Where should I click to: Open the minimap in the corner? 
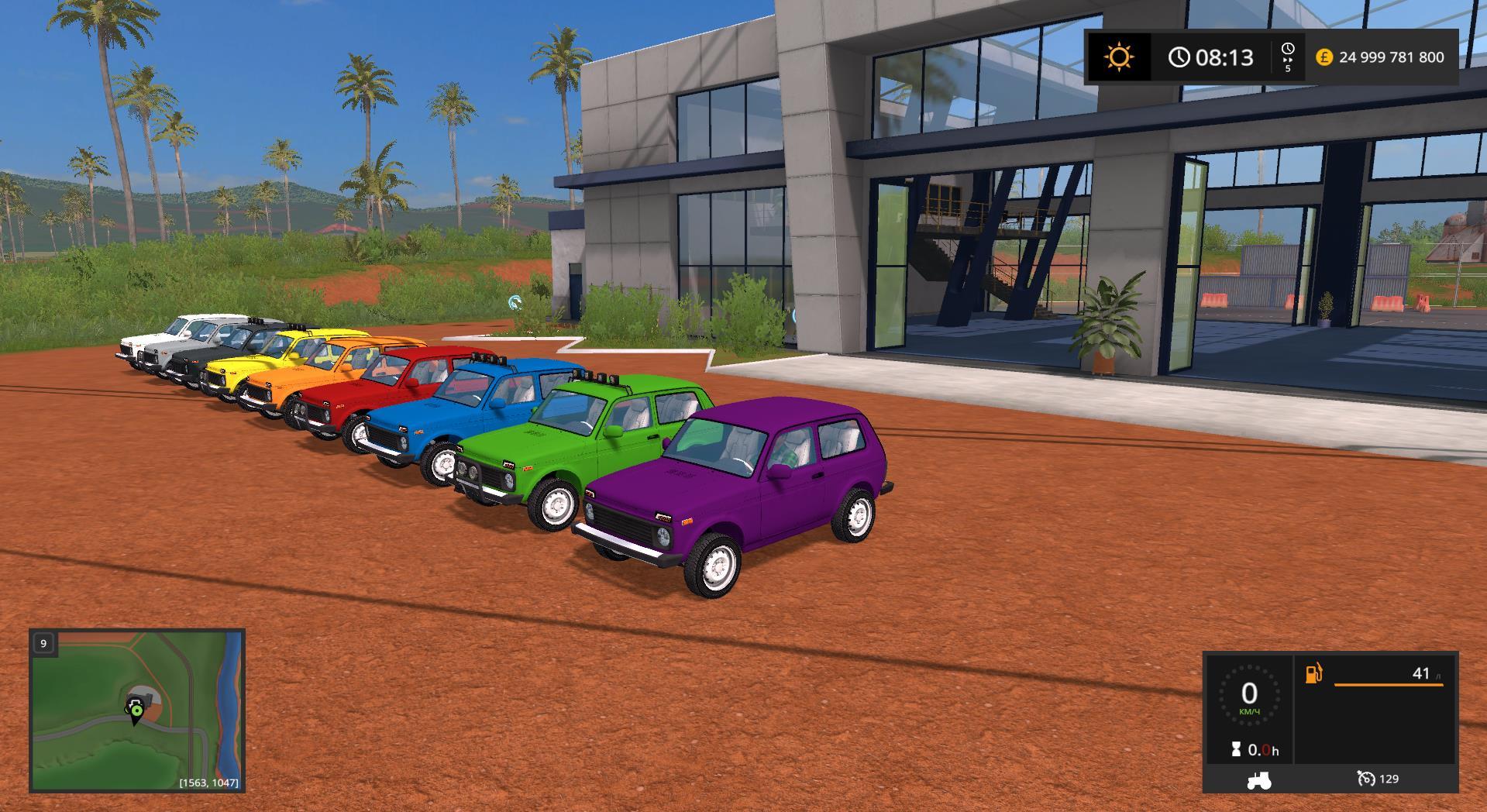click(x=137, y=710)
